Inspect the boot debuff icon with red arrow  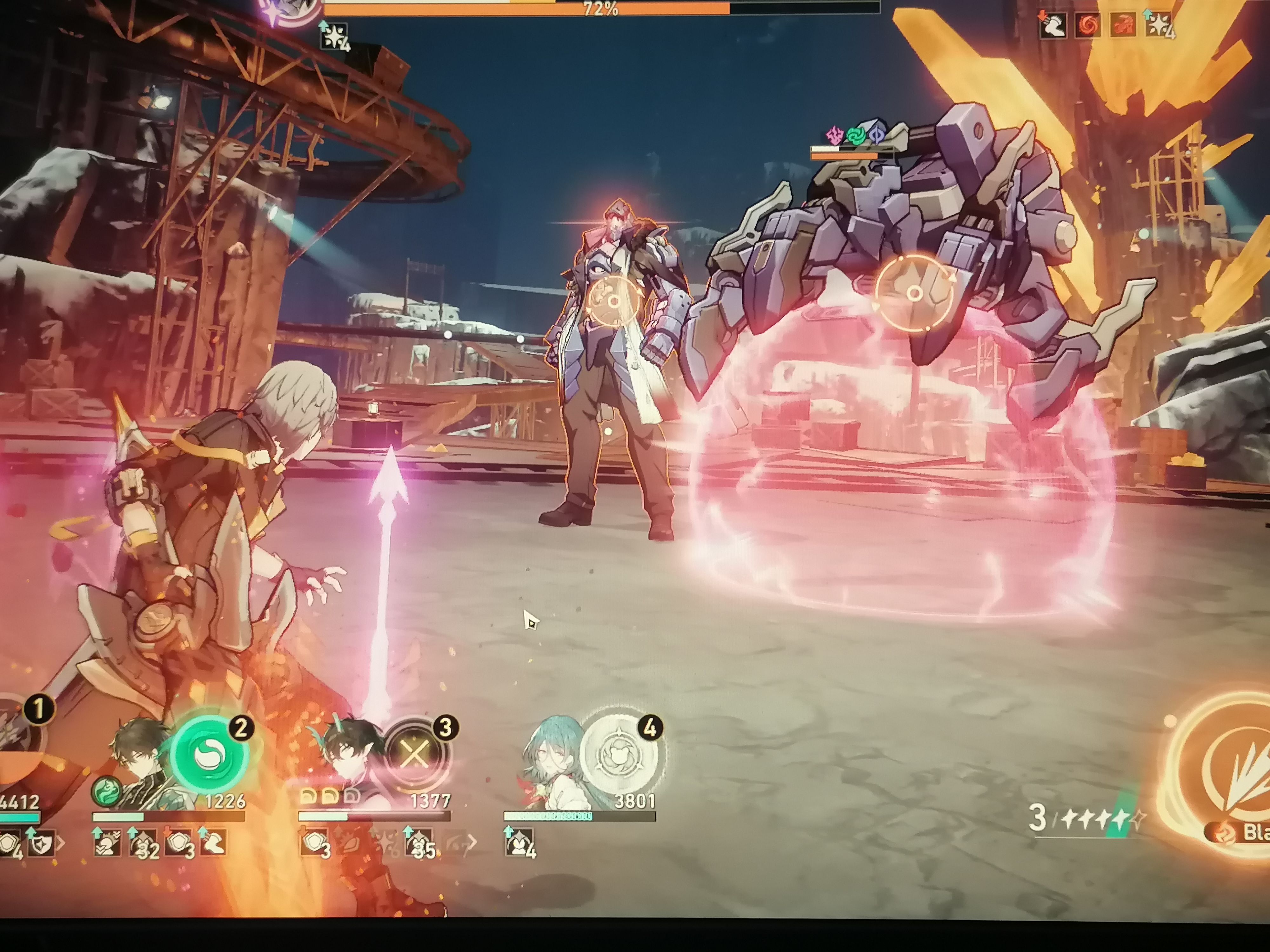1053,26
